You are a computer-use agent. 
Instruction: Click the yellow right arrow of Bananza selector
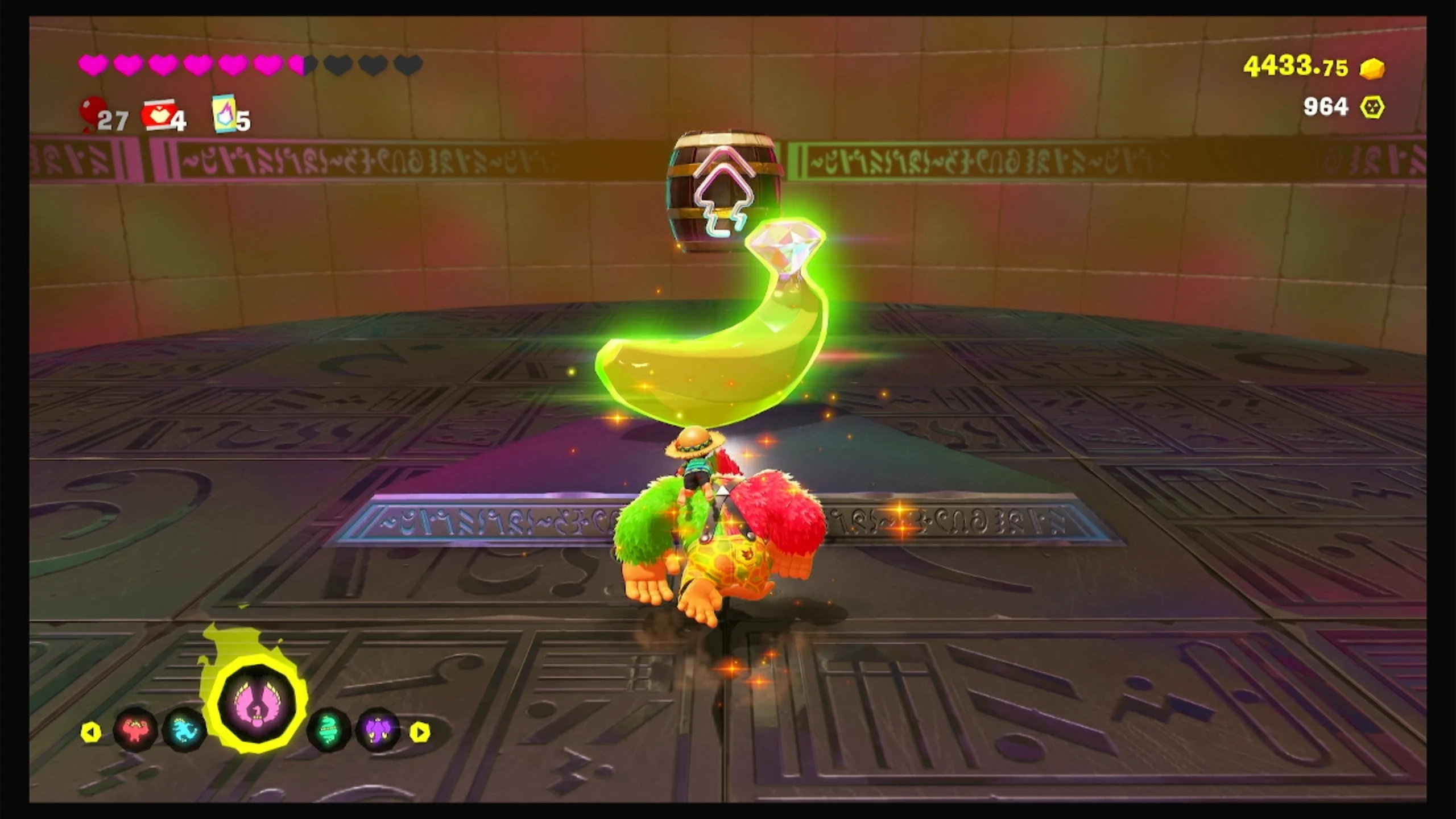420,732
